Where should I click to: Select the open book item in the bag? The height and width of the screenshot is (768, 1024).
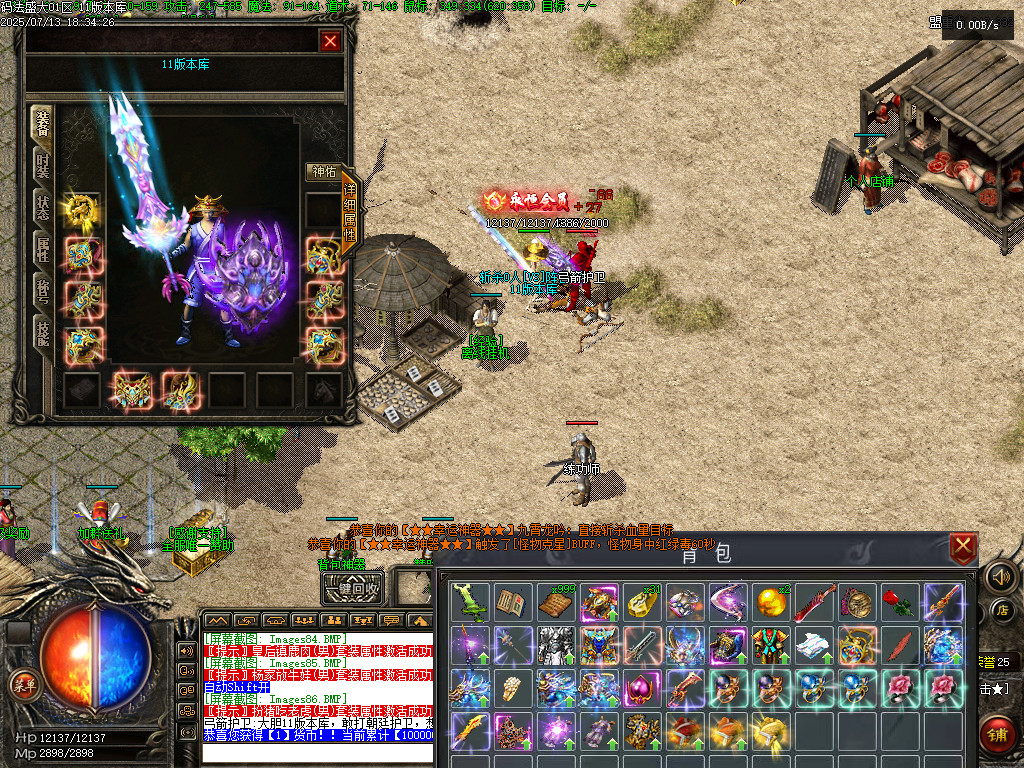click(511, 602)
